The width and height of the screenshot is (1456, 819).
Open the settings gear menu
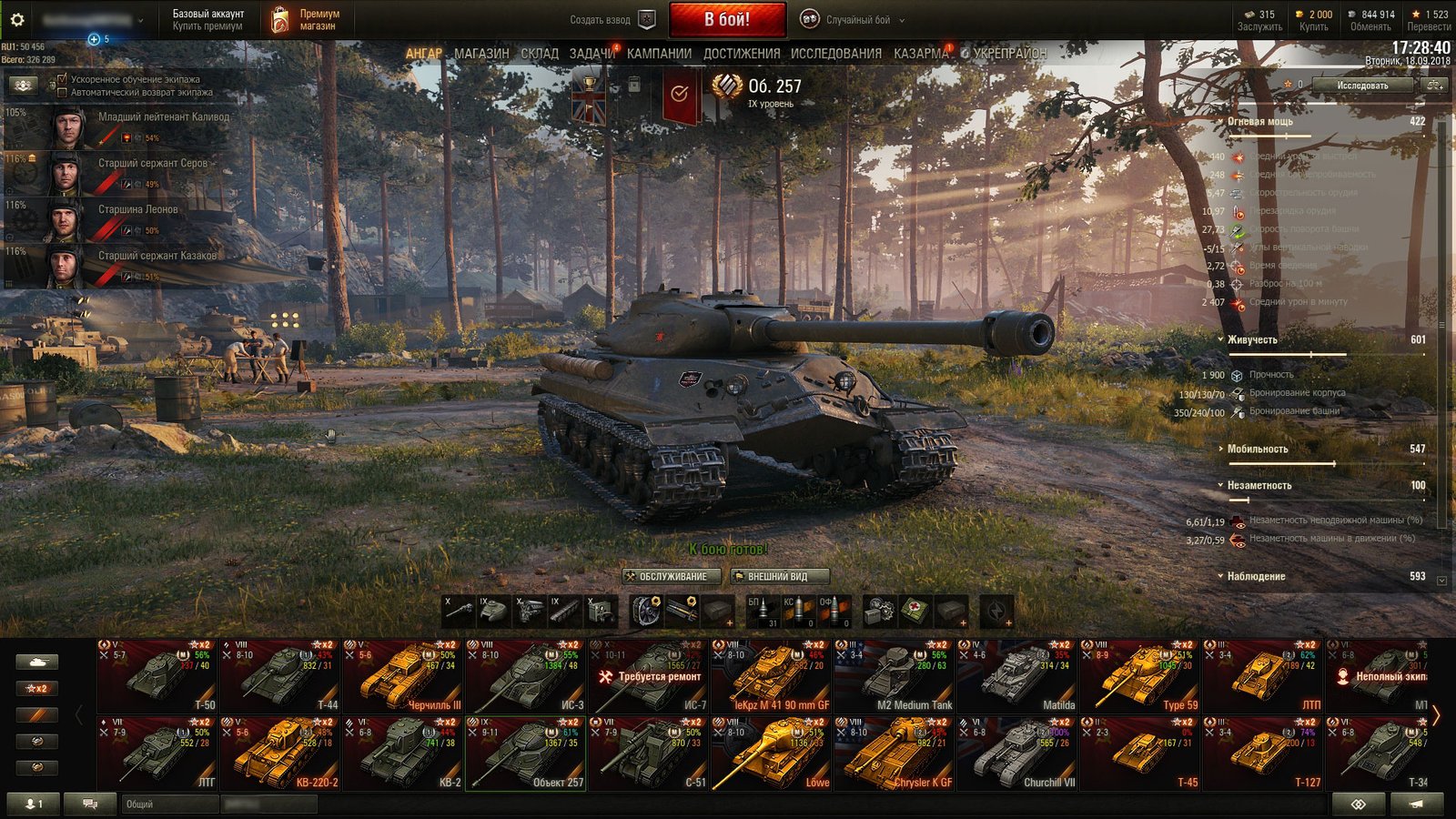click(x=17, y=19)
